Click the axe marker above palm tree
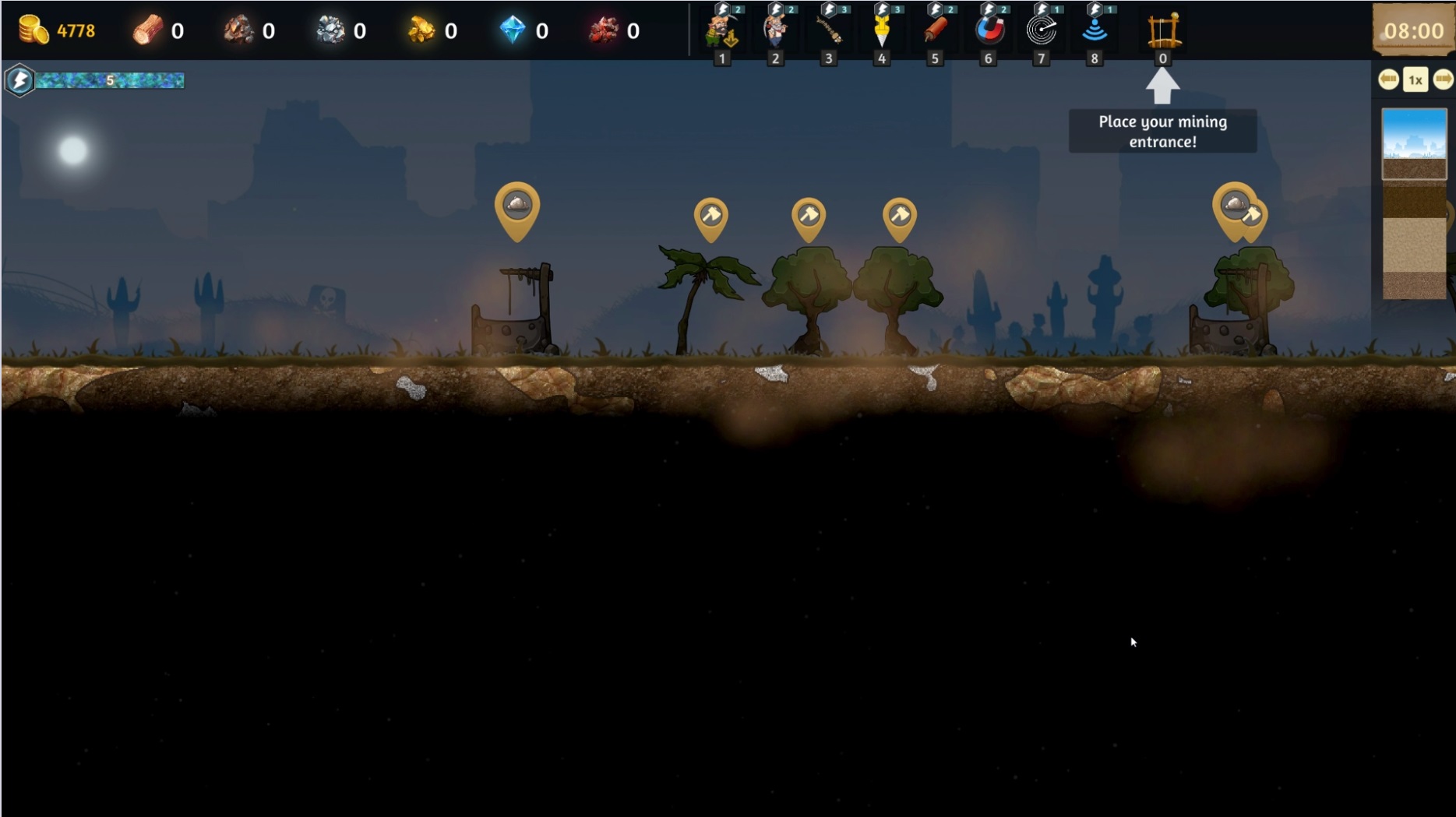The width and height of the screenshot is (1456, 817). (x=711, y=216)
